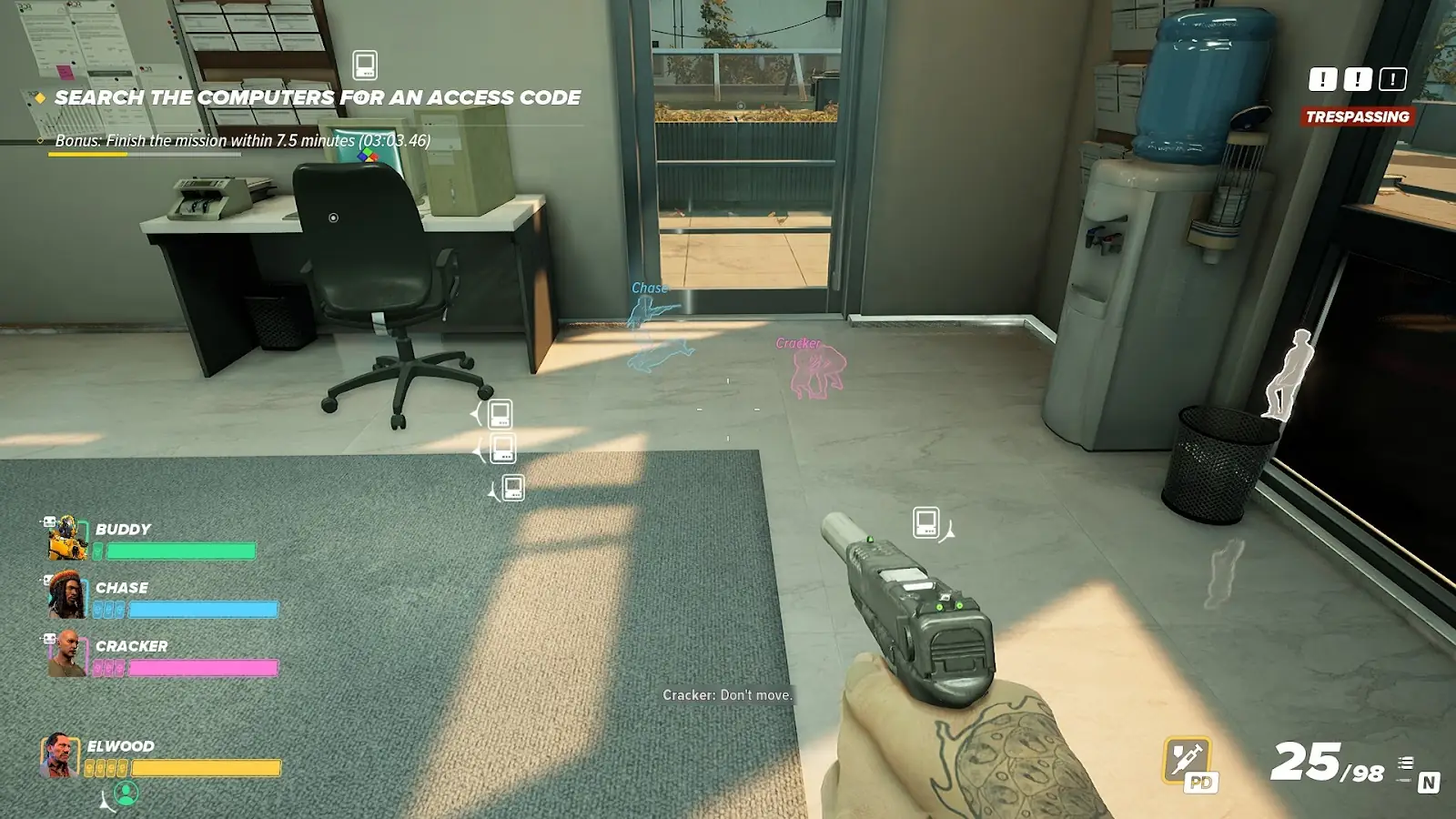Viewport: 1456px width, 819px height.
Task: Activate the PD syringe equipment icon
Action: (x=1188, y=761)
